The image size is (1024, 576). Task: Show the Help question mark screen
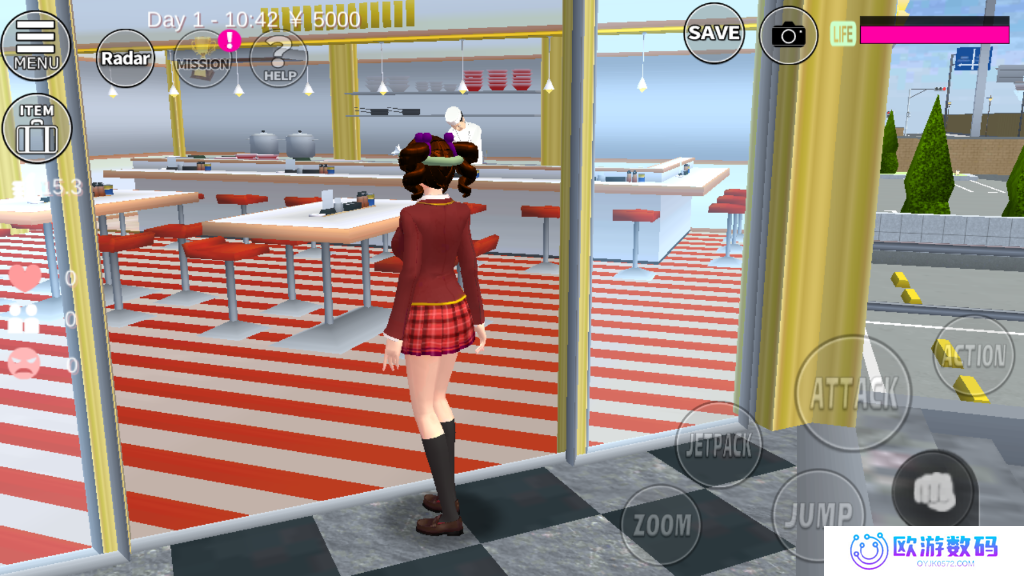pyautogui.click(x=278, y=58)
